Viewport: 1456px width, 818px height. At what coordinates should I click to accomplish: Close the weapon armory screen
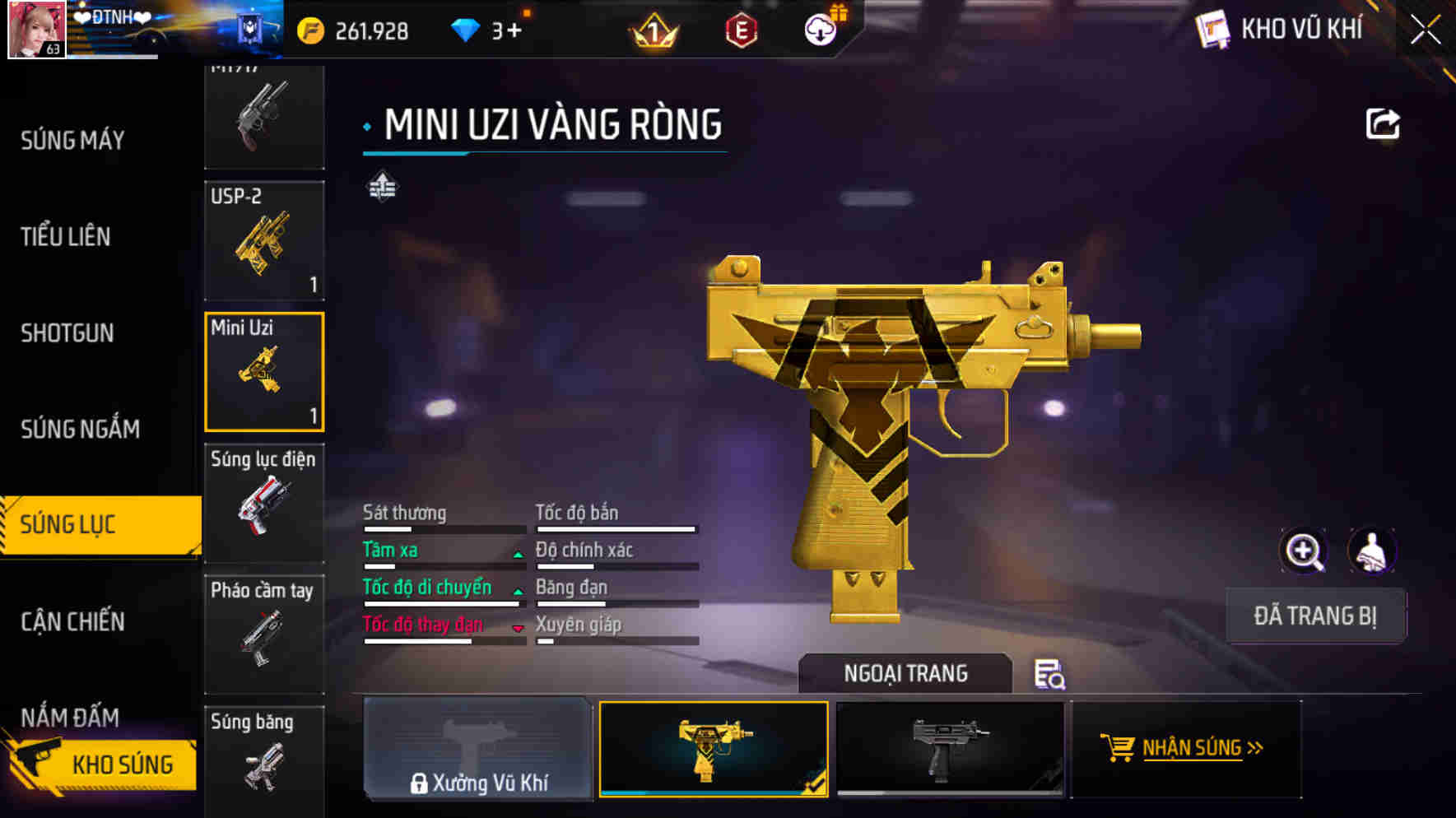pos(1426,30)
